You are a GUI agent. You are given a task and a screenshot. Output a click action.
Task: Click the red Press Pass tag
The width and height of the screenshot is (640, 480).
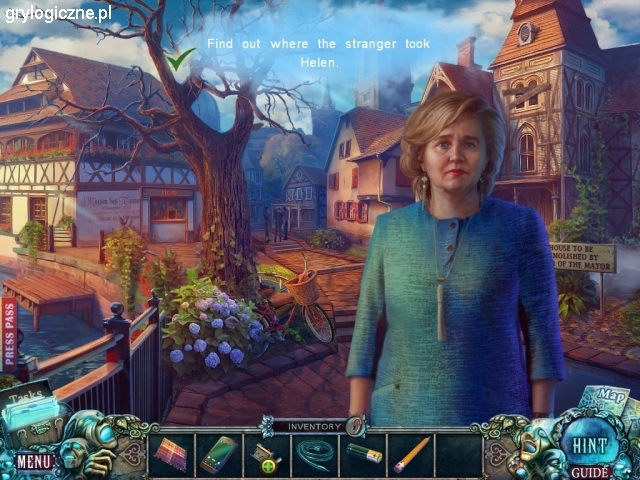[9, 335]
